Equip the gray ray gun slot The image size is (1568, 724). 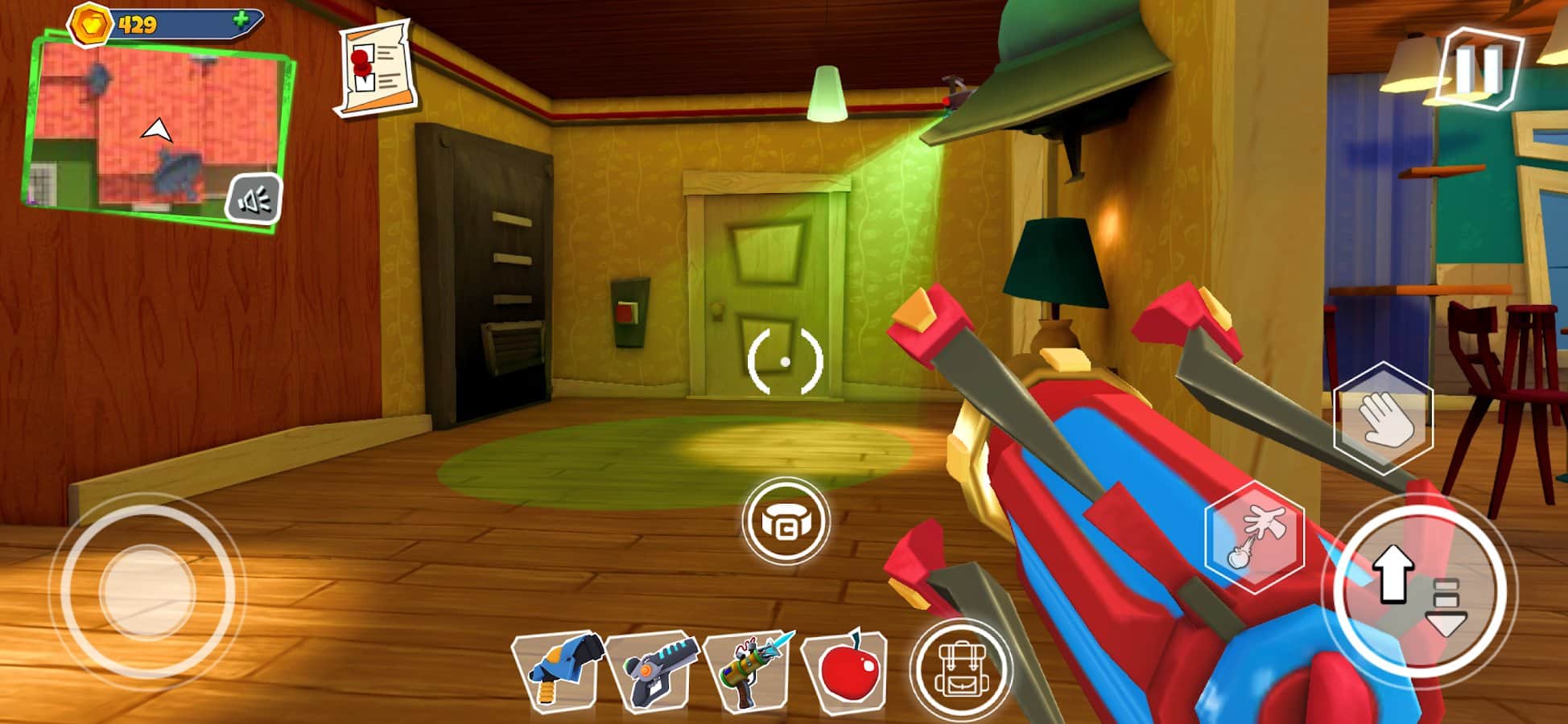(x=654, y=670)
